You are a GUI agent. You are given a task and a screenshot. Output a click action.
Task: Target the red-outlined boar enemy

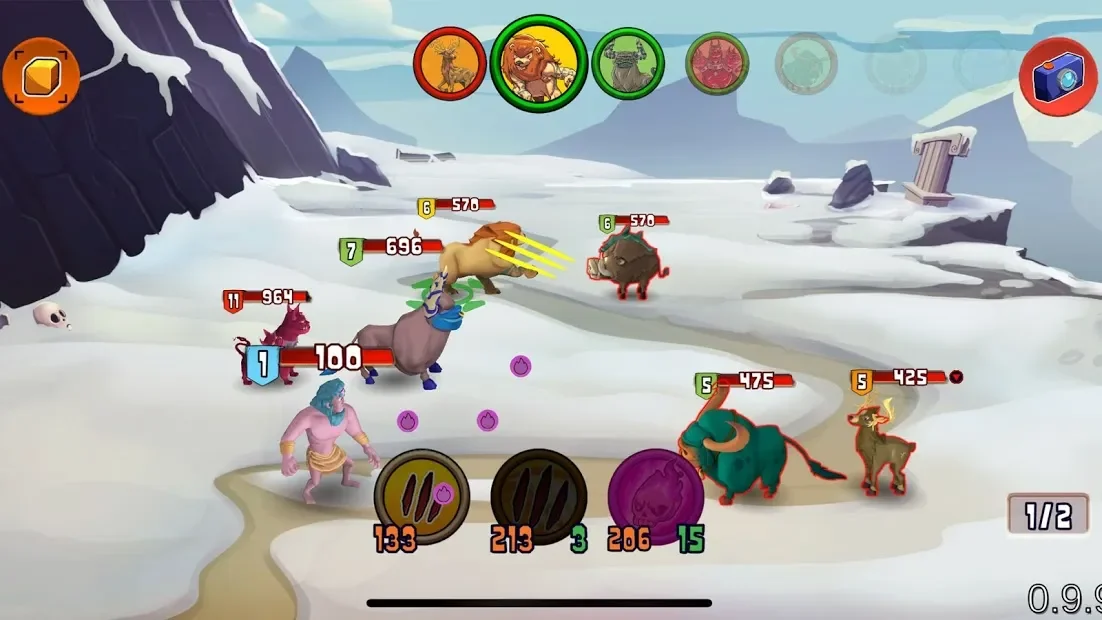coord(626,263)
